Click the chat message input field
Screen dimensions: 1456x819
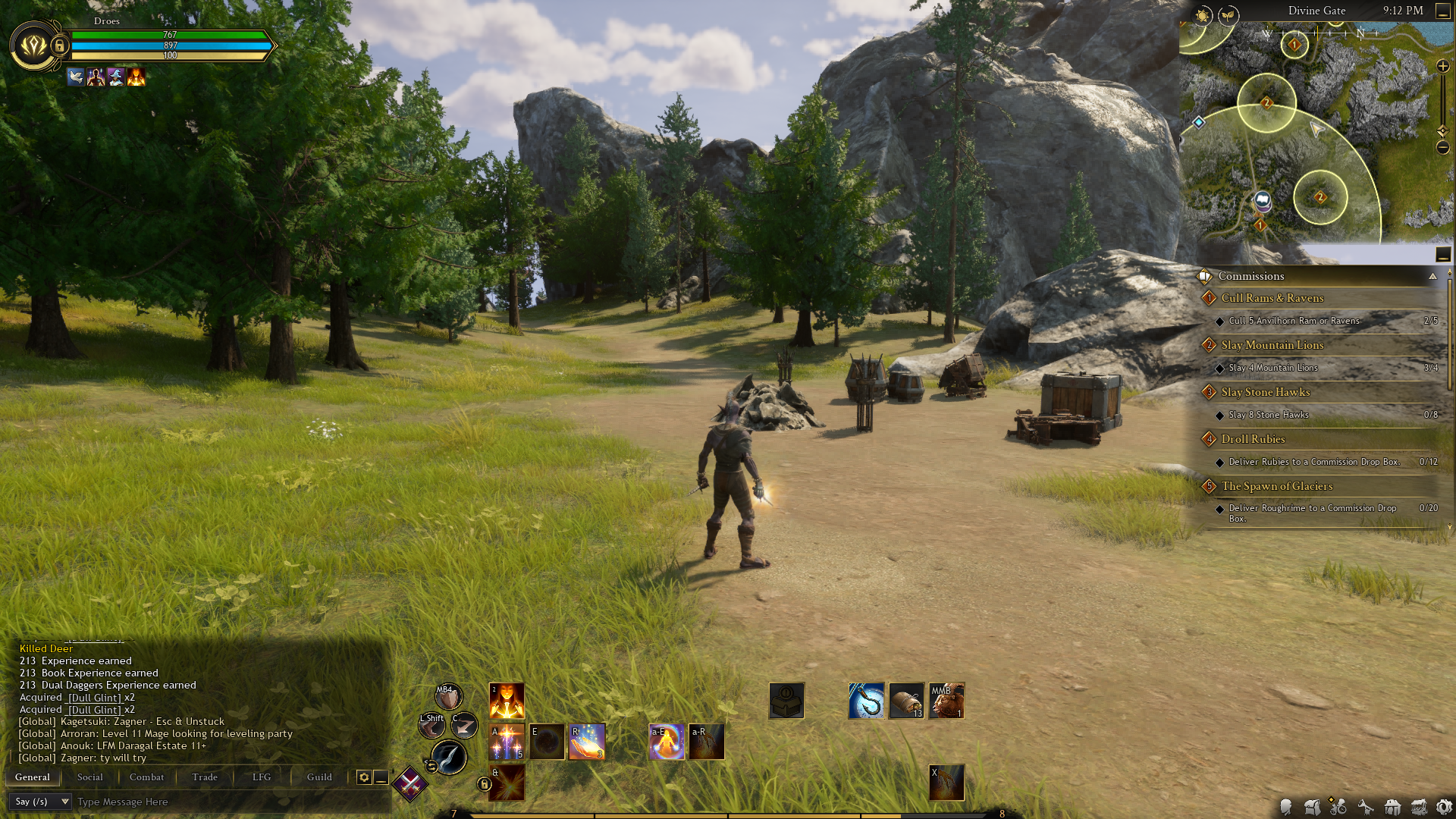[227, 802]
